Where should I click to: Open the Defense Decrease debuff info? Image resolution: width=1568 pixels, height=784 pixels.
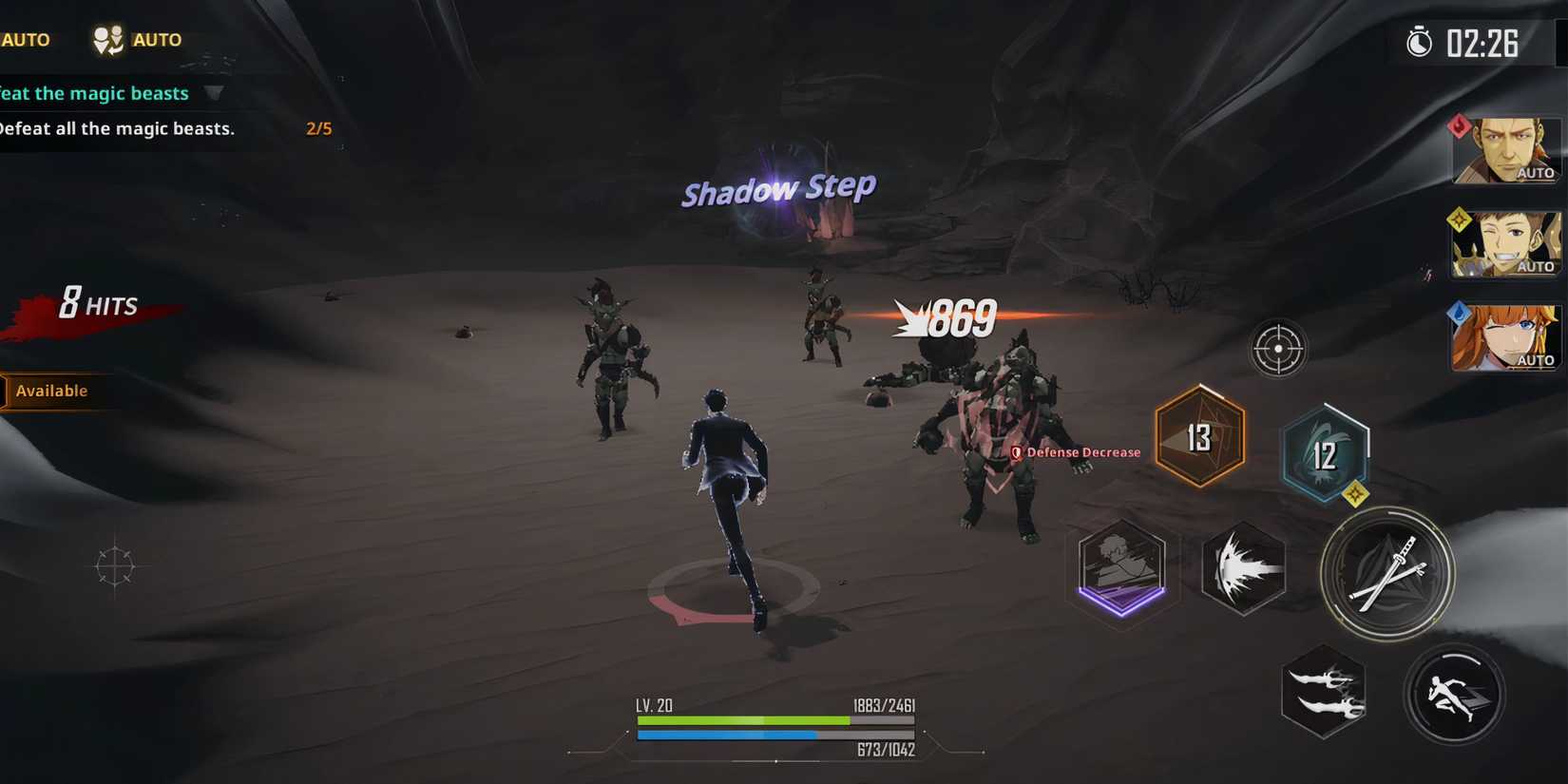click(1075, 451)
